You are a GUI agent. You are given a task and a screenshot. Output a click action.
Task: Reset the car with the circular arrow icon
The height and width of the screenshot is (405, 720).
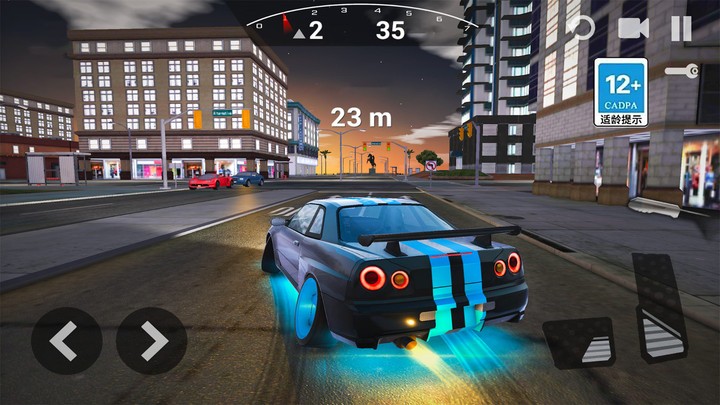[581, 28]
